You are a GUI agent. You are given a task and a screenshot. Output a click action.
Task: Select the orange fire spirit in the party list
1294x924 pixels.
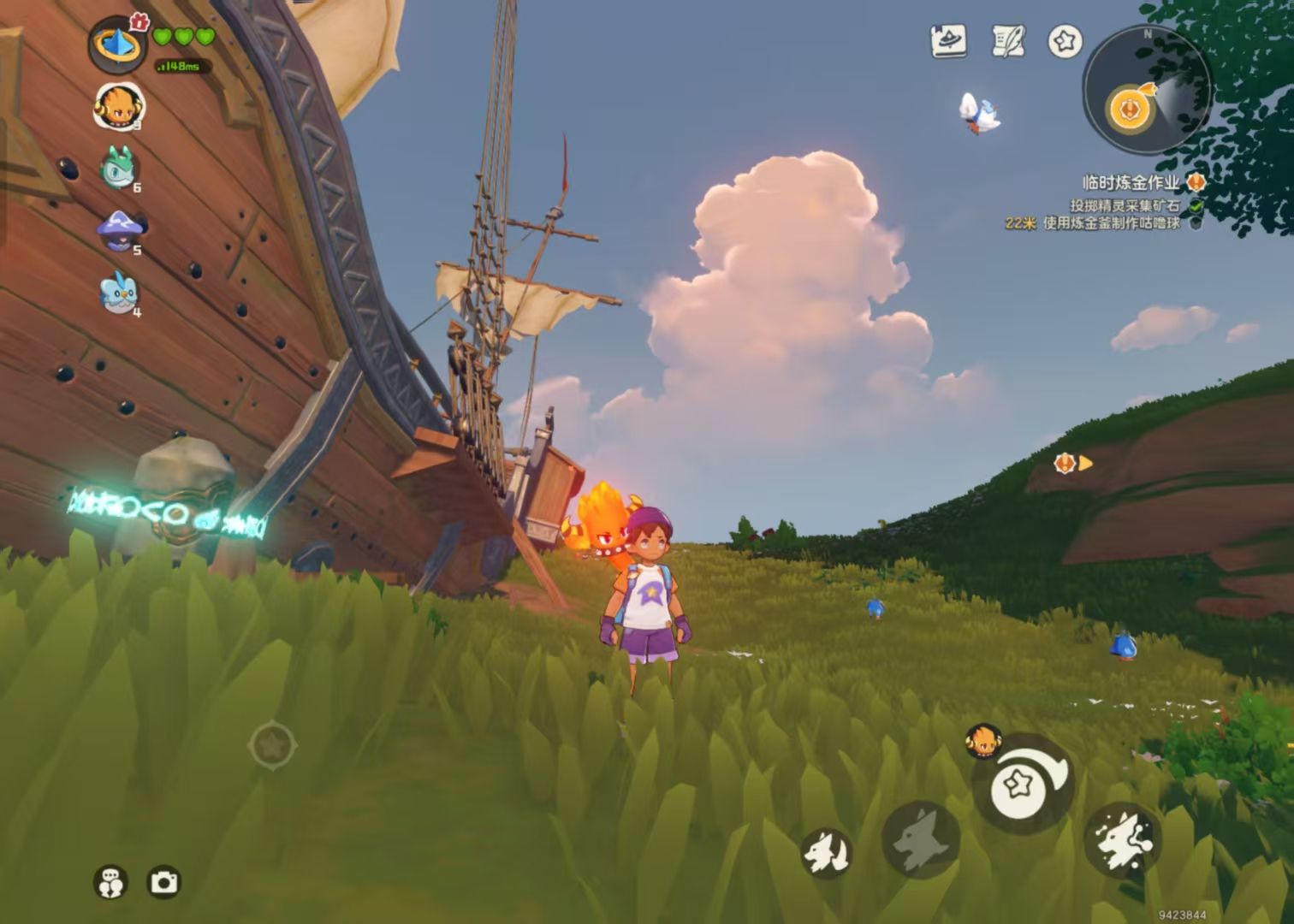point(119,107)
